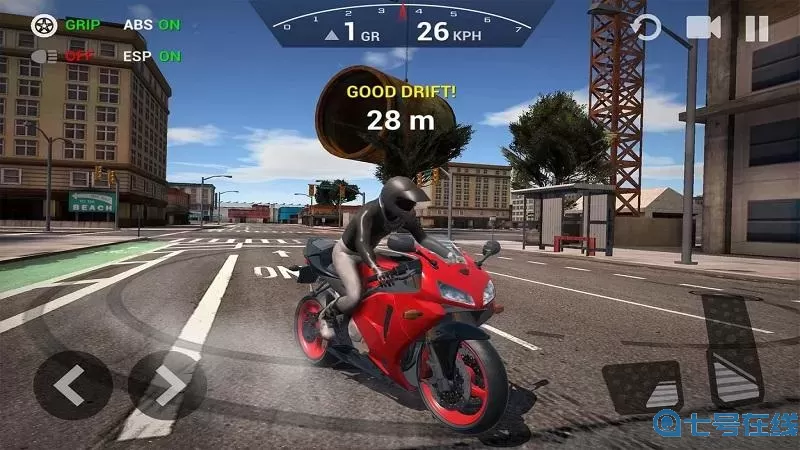Tap the brake pedal
This screenshot has width=800, height=450.
[x=642, y=388]
